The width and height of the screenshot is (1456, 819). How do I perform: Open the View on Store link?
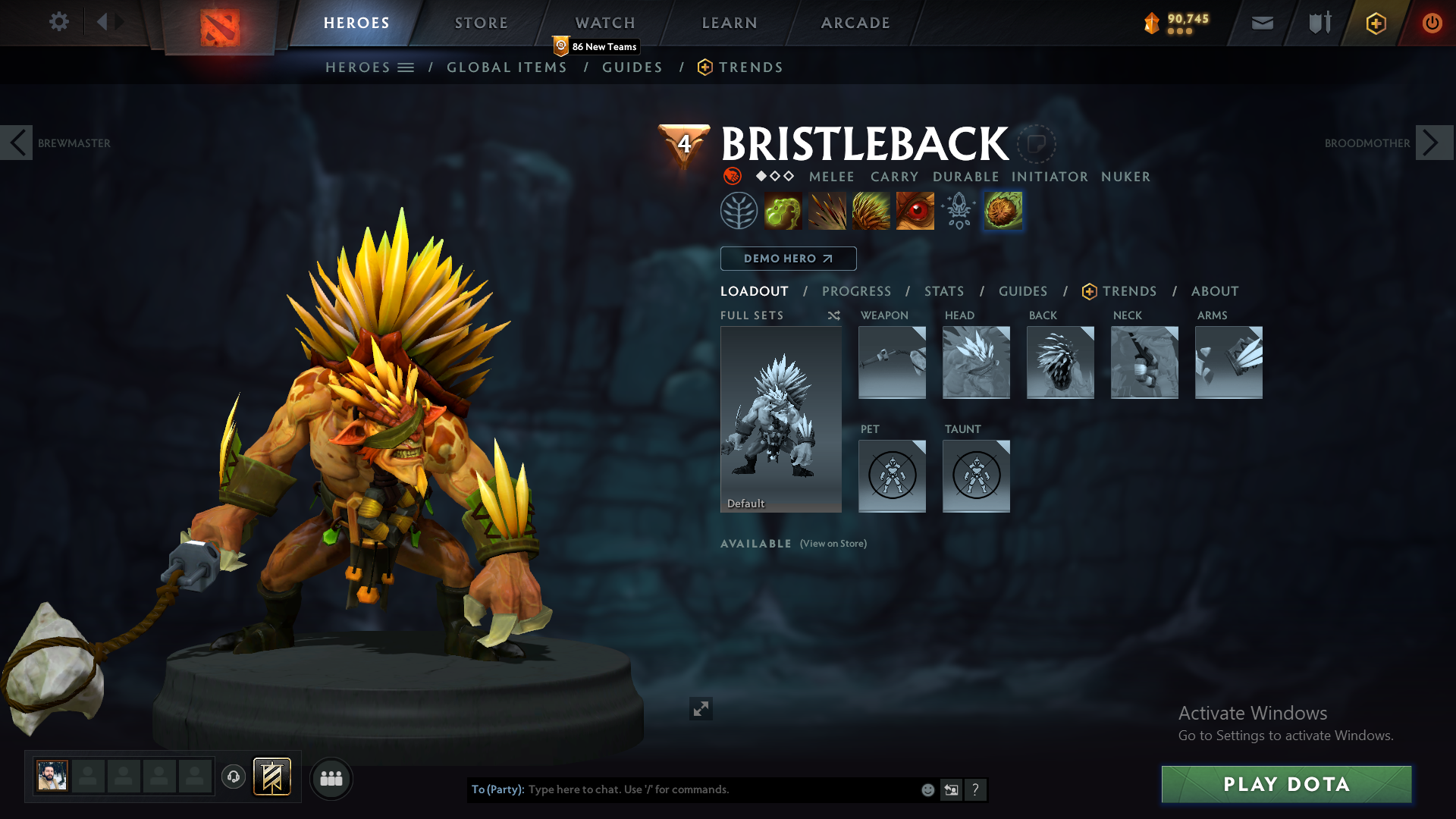(x=833, y=544)
